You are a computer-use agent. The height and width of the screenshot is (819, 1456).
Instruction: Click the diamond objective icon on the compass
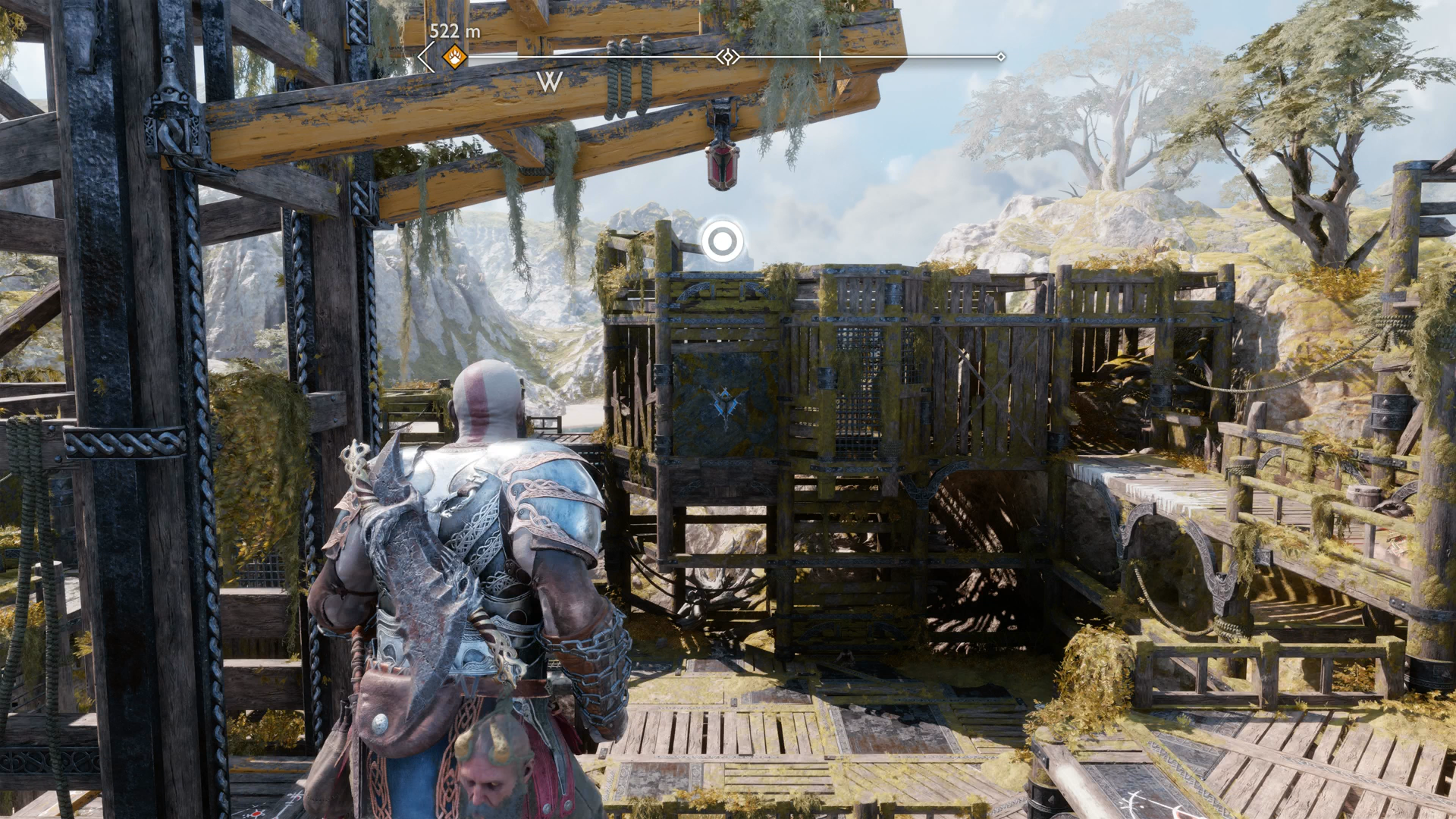(727, 55)
